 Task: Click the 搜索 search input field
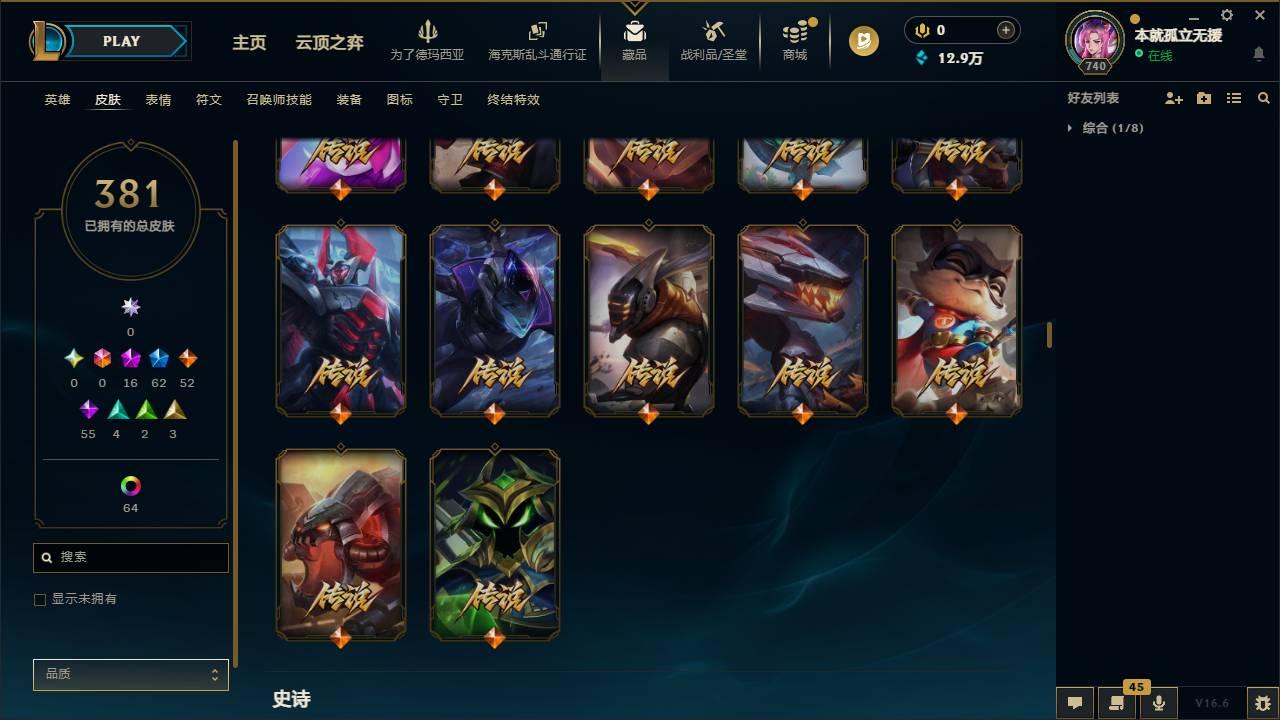tap(130, 557)
